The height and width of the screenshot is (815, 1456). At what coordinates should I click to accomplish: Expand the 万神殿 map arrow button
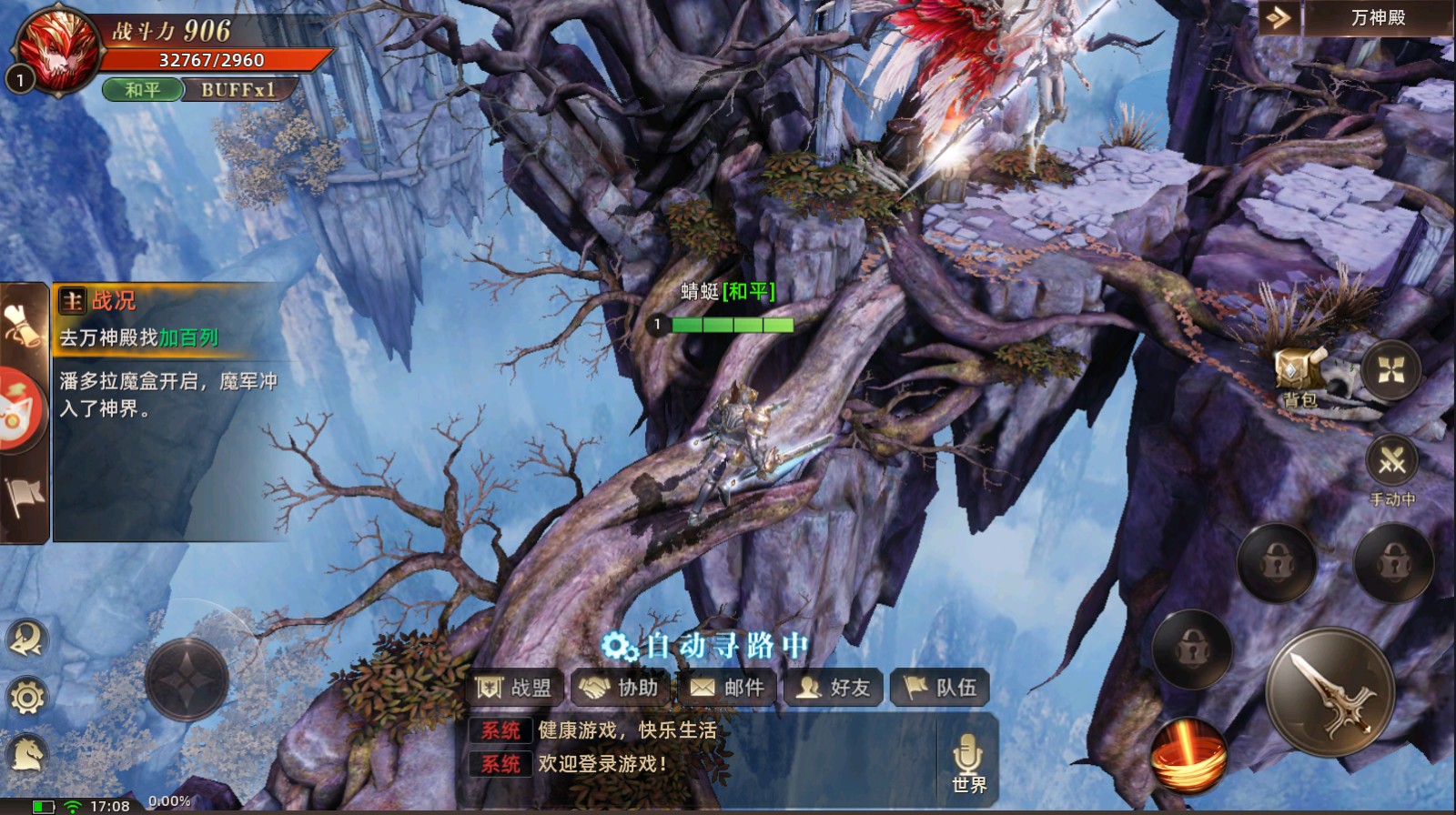click(1279, 18)
